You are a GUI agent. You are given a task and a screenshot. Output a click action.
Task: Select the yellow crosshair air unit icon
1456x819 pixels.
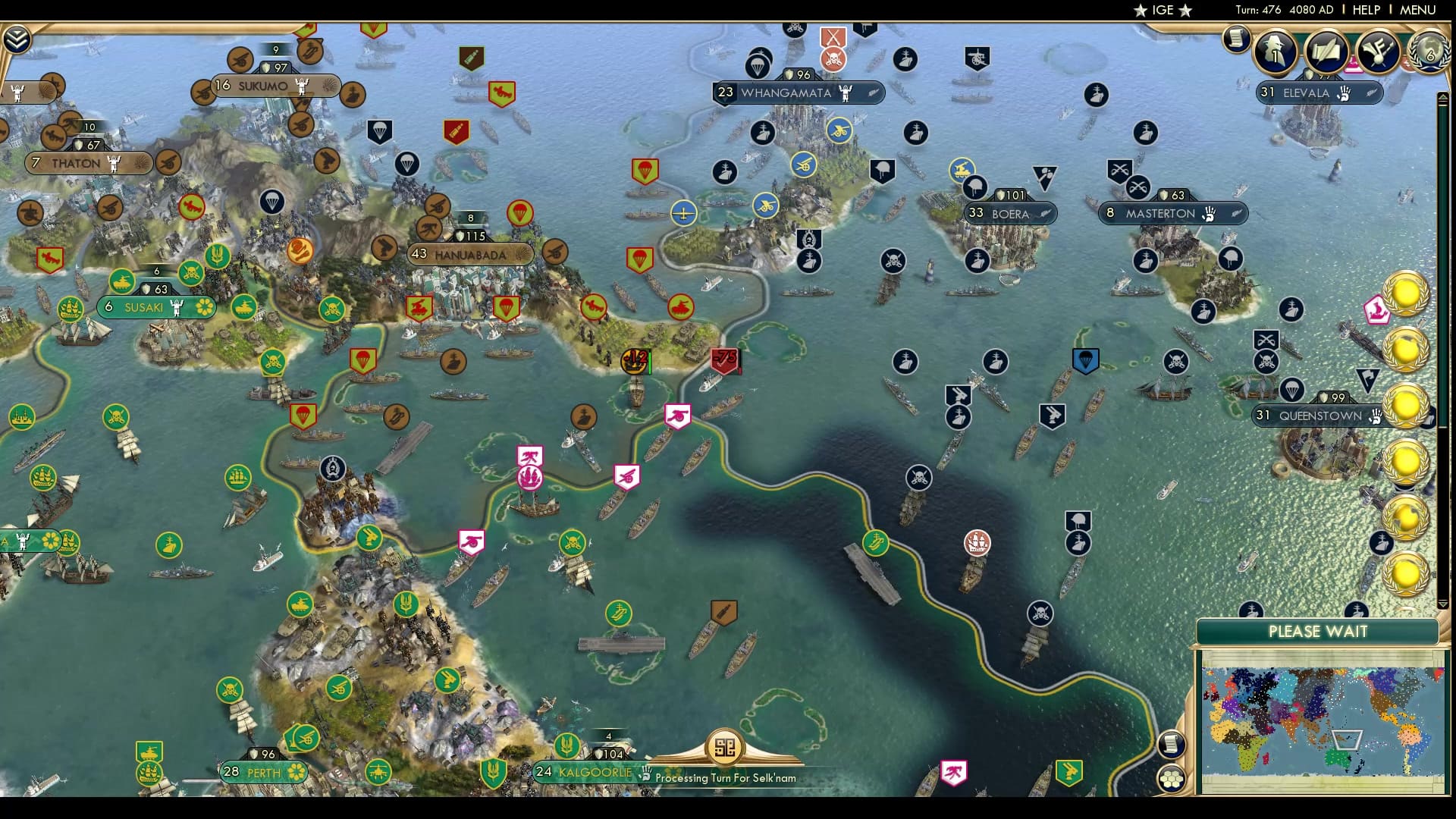coord(684,214)
